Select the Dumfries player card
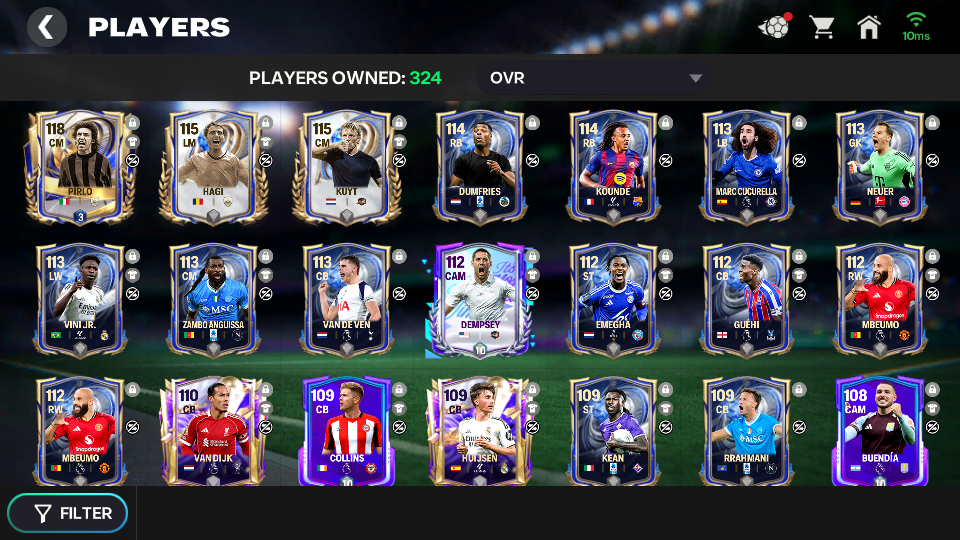 pos(481,166)
